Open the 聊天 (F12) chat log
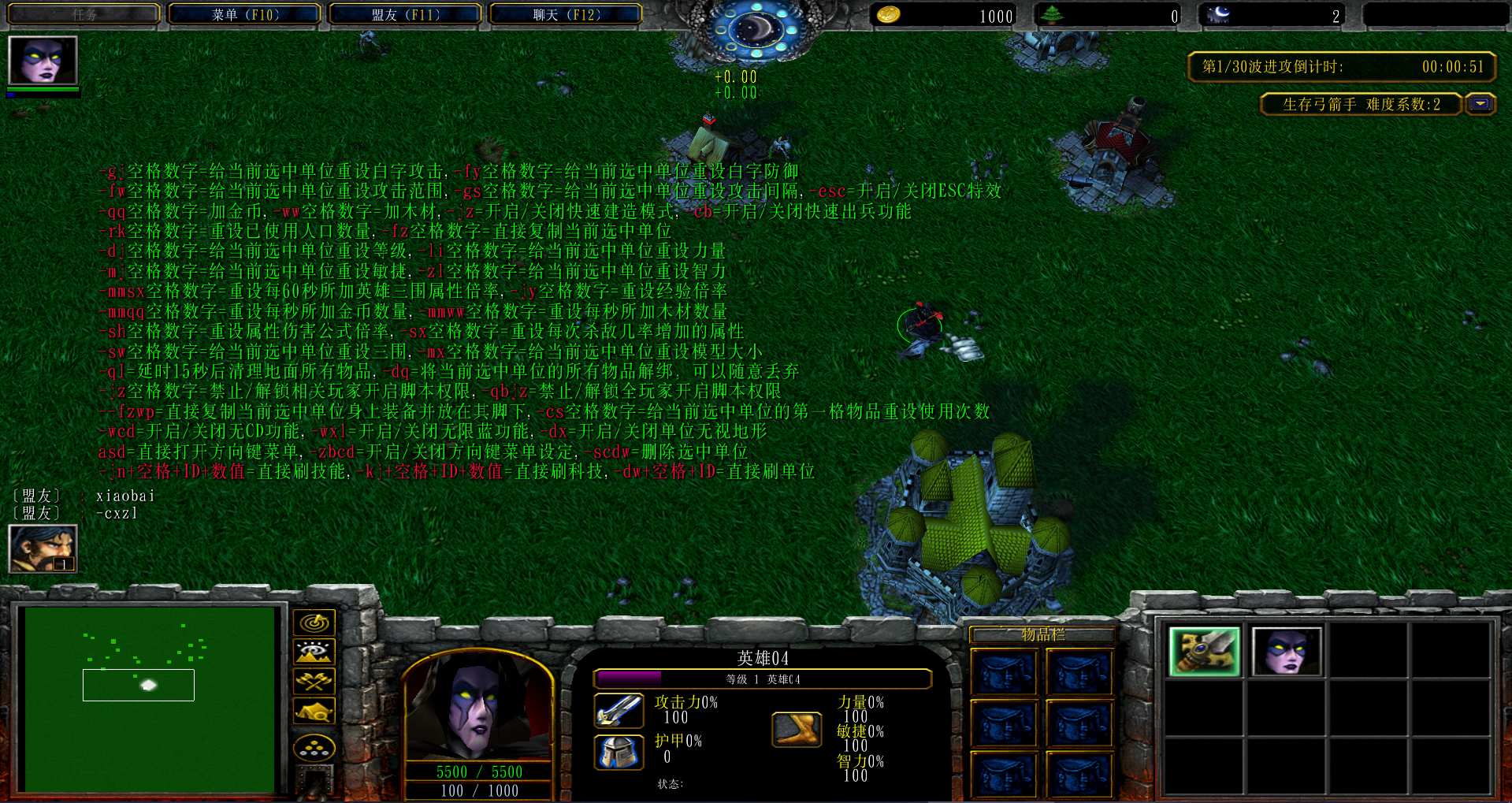 (x=566, y=14)
